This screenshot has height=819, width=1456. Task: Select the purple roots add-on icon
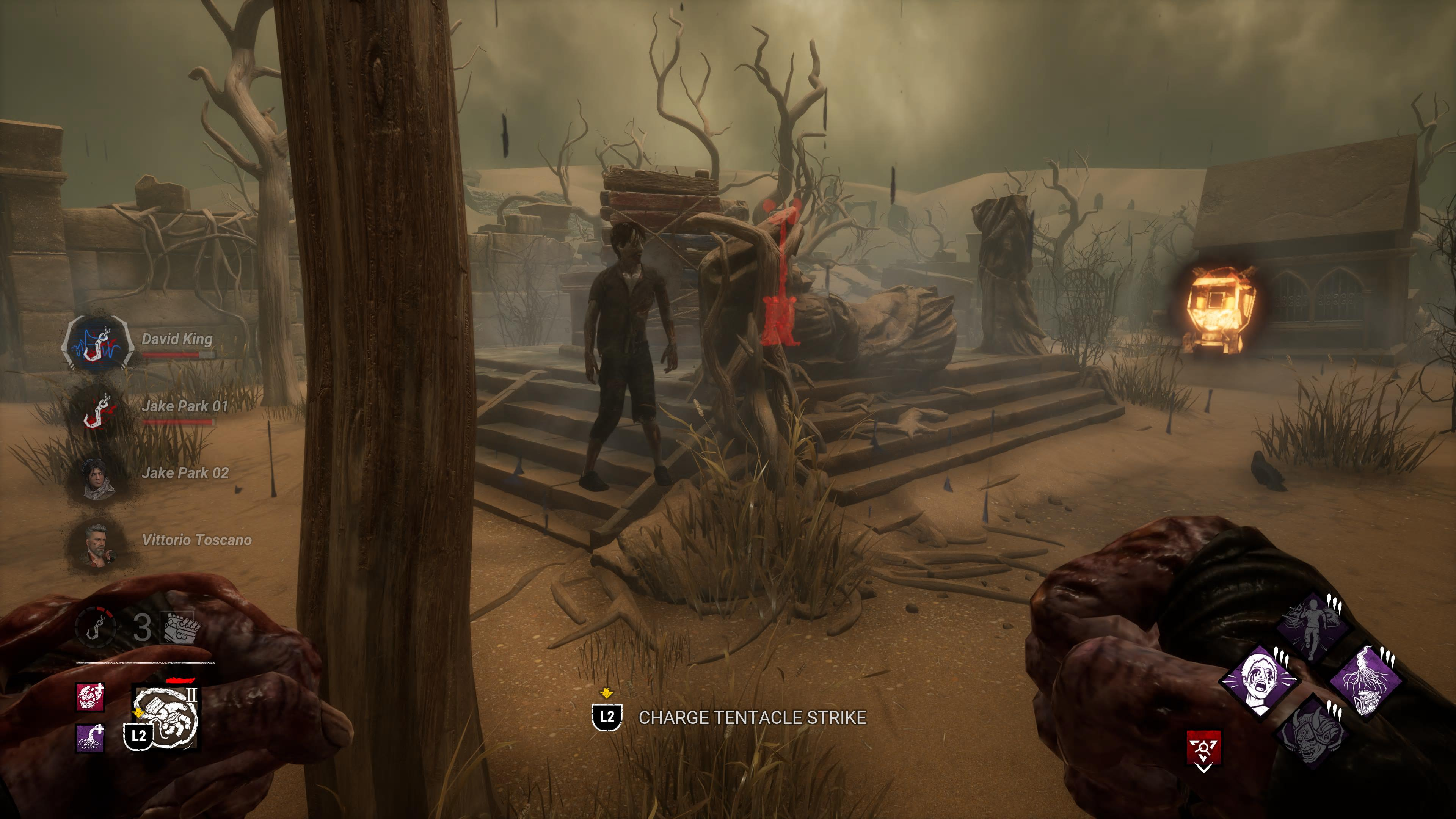[90, 738]
